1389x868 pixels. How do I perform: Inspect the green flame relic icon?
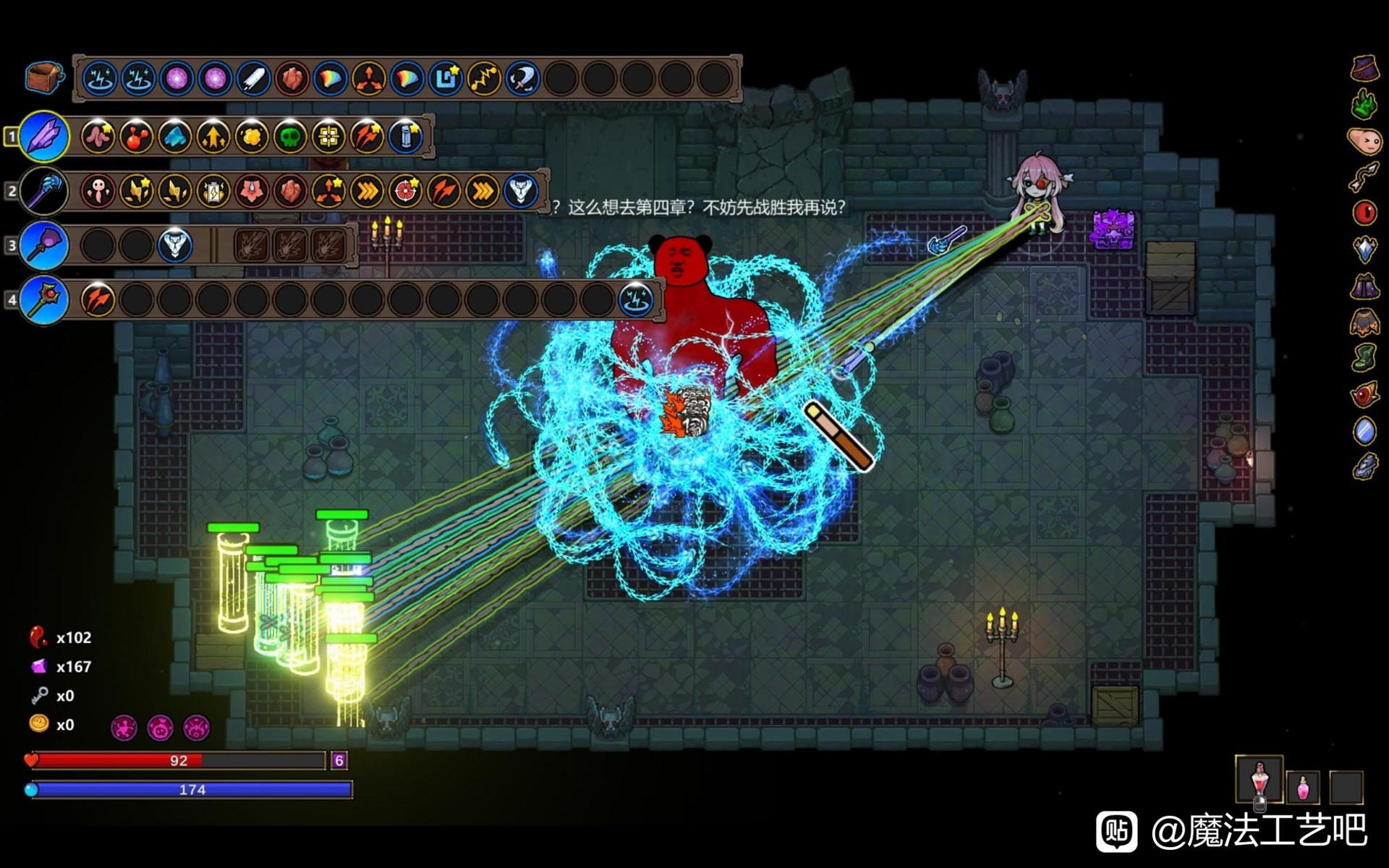(x=1364, y=104)
